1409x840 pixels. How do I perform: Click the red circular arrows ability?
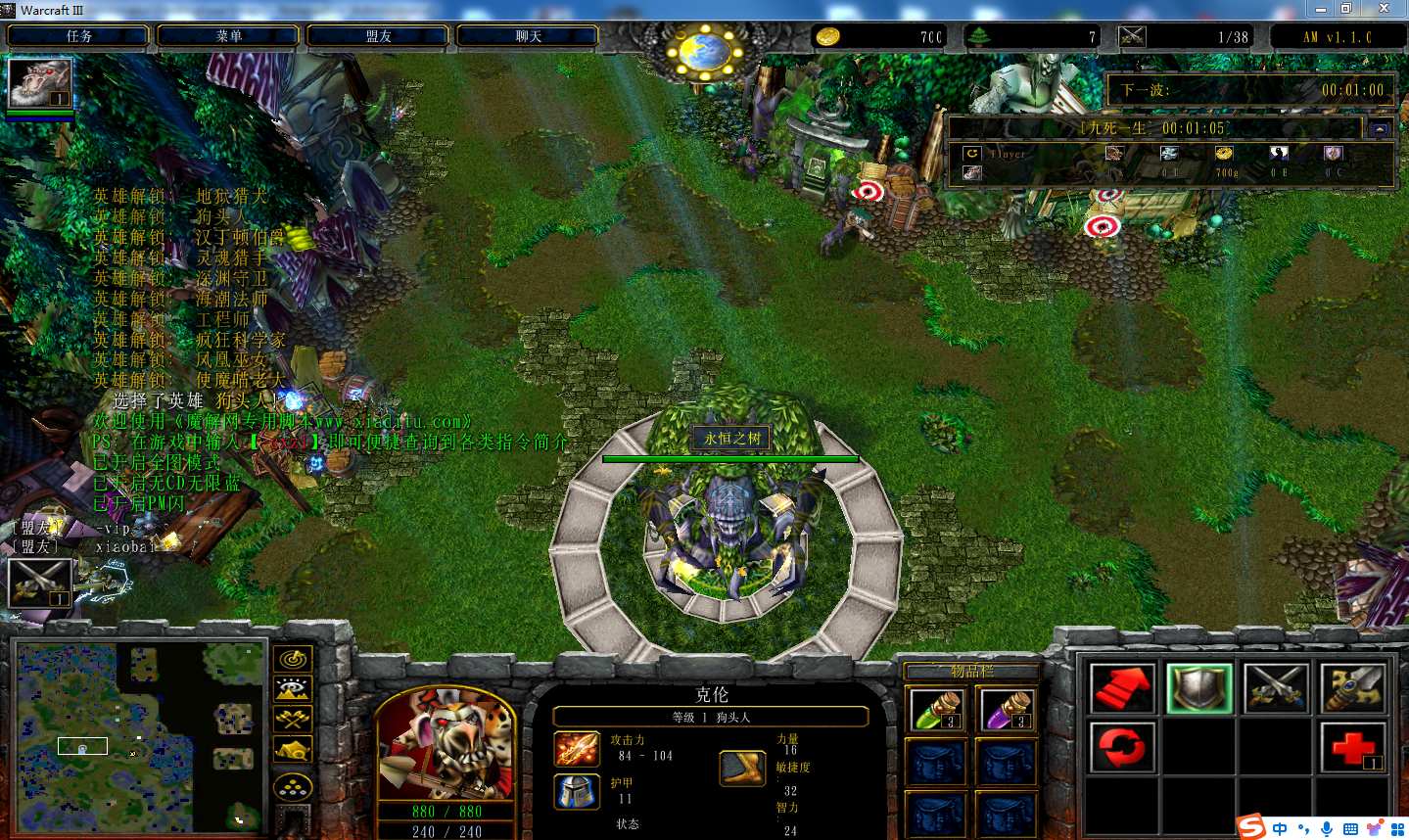click(1122, 747)
